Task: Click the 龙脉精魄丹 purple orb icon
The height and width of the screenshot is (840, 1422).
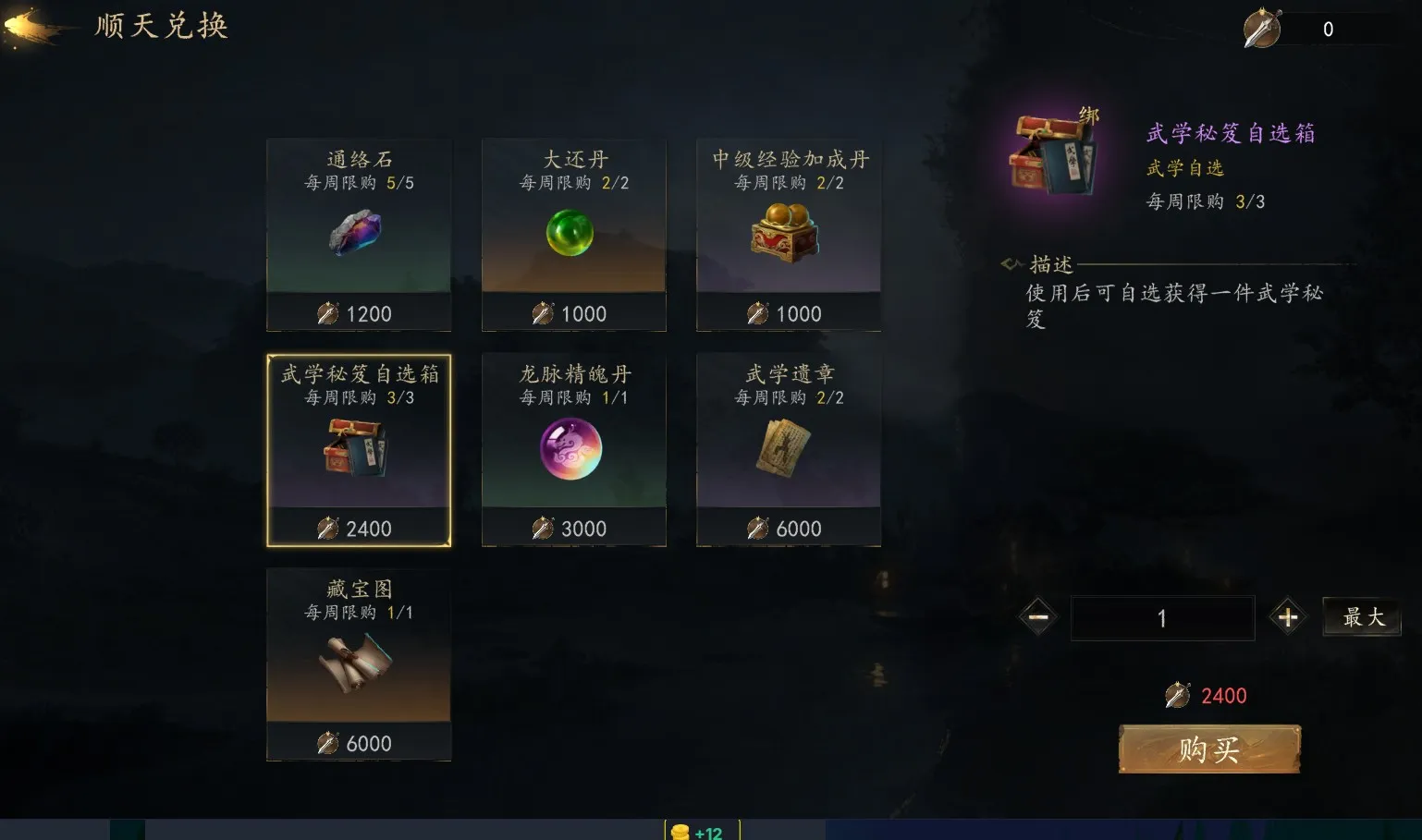Action: (x=573, y=450)
